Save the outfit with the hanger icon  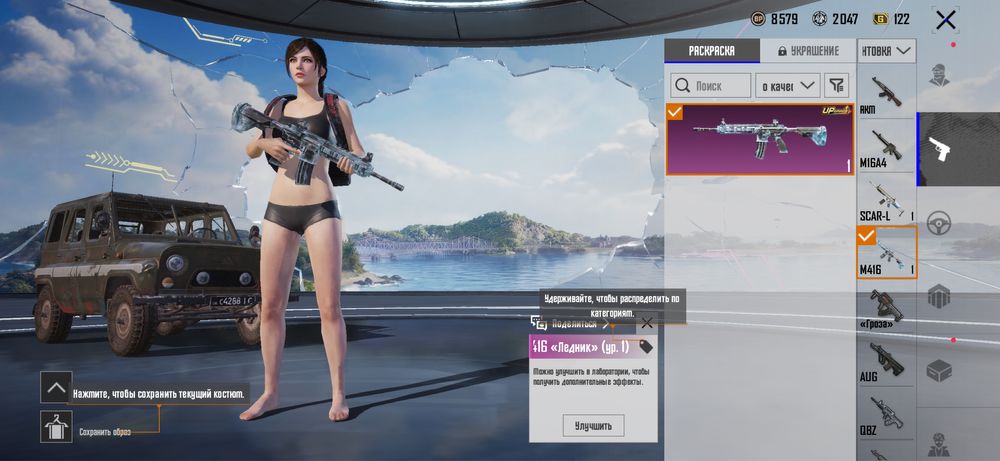coord(56,427)
